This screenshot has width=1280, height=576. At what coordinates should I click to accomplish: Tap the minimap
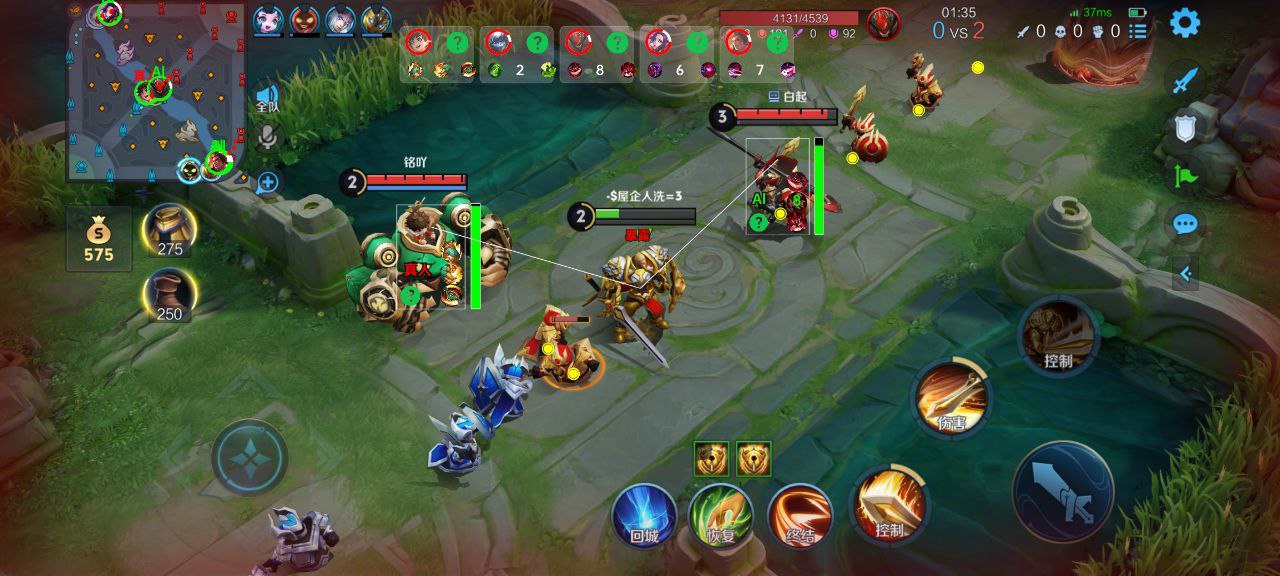coord(155,92)
